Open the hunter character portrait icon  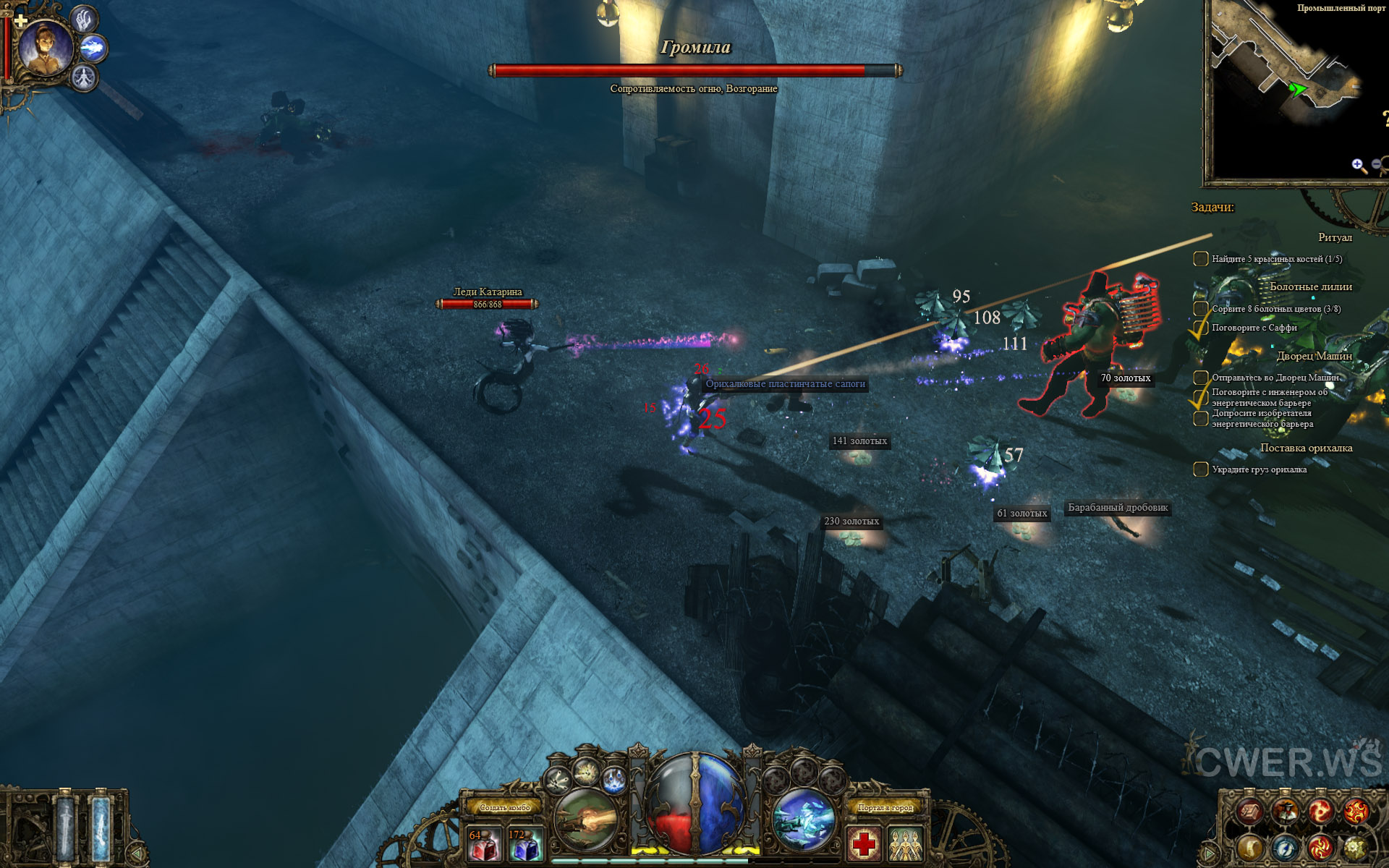1285,812
